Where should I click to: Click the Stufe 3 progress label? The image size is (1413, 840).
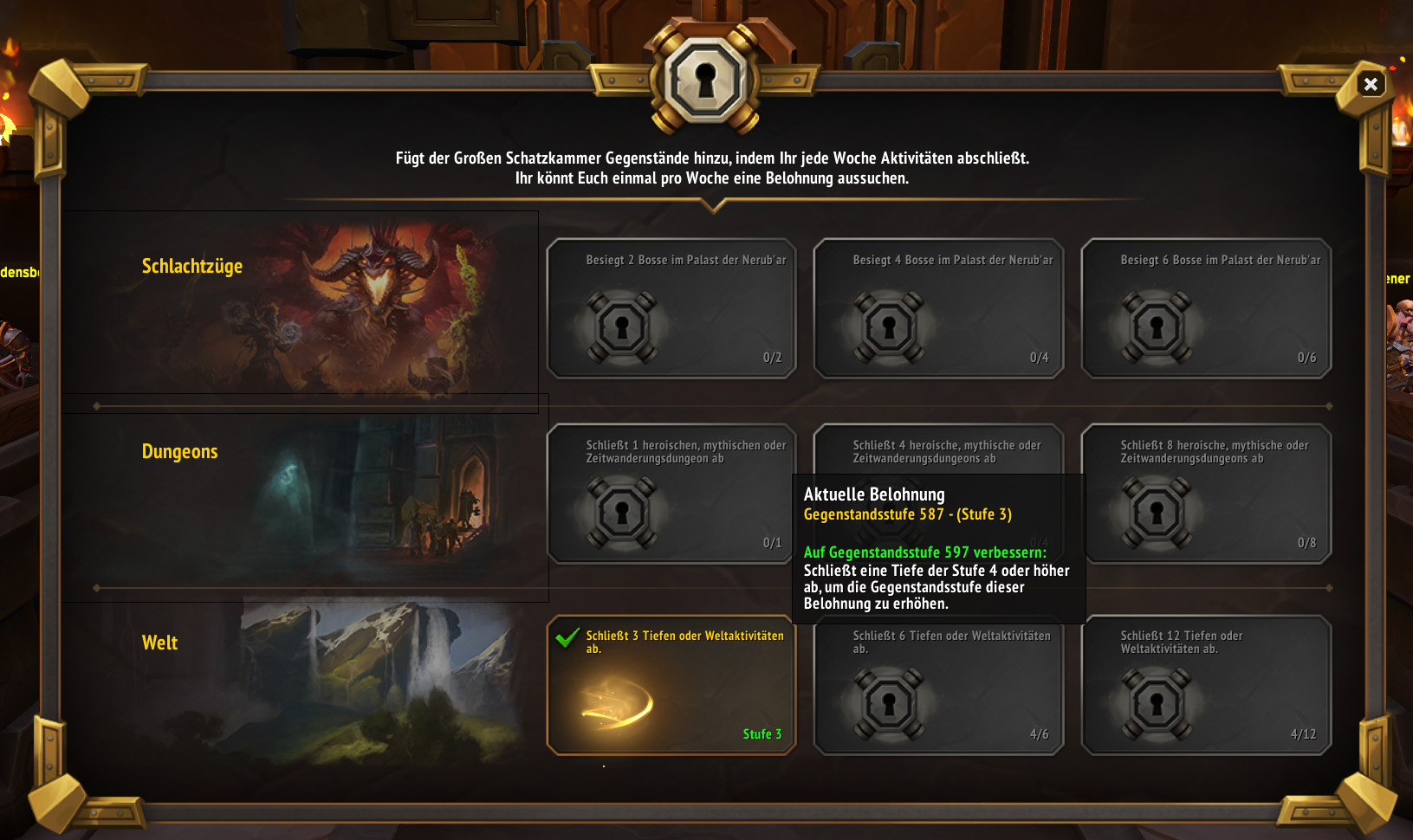[761, 733]
